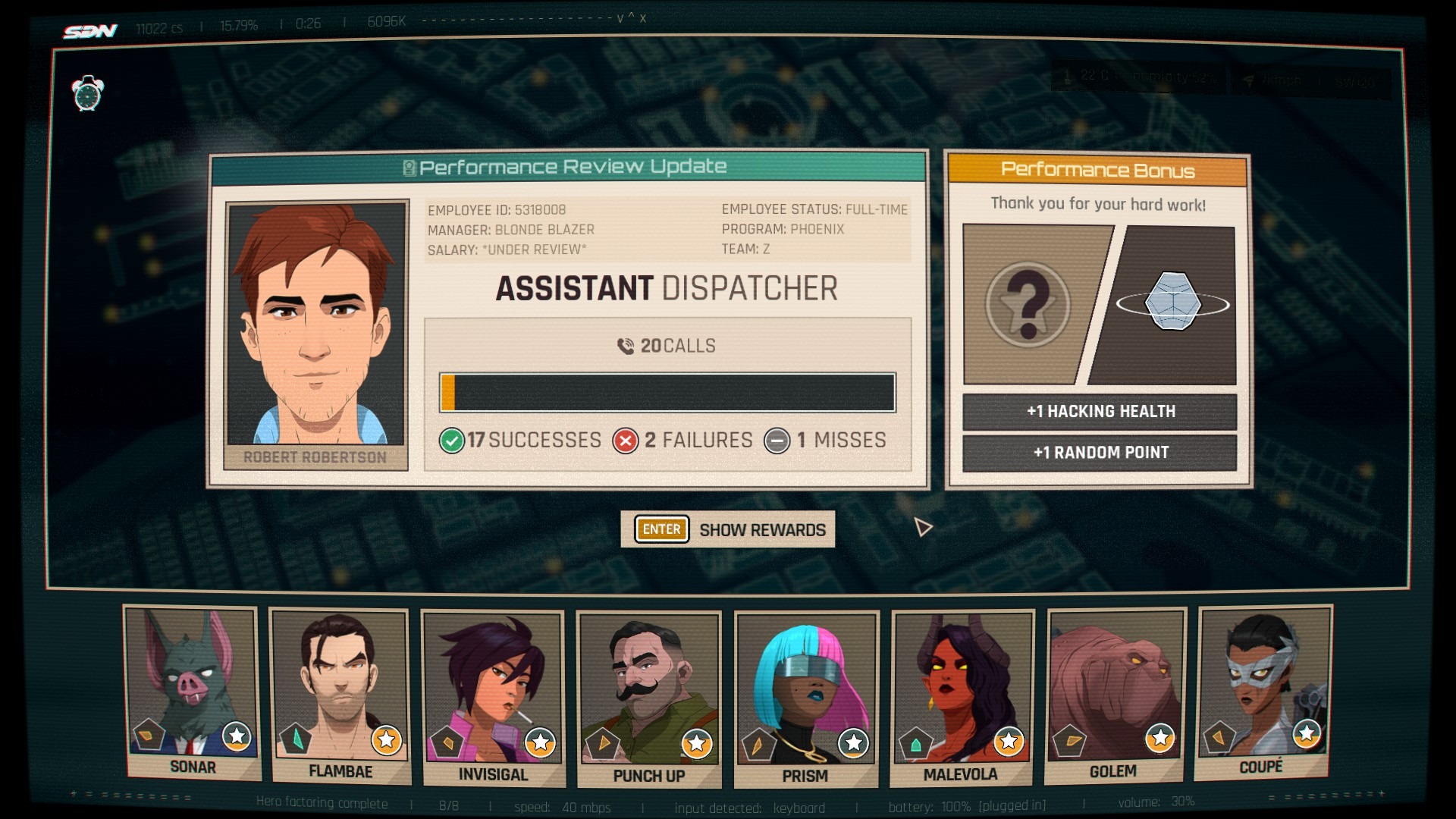Choose the Flambae hero card
1456x819 pixels.
pos(340,695)
